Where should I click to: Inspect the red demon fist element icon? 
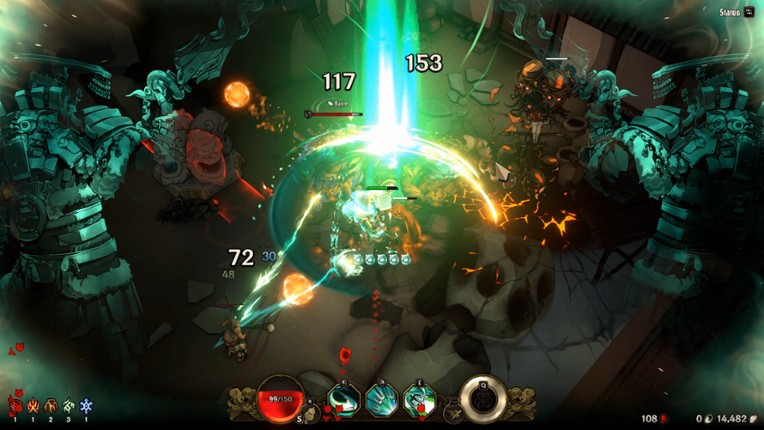[15, 406]
